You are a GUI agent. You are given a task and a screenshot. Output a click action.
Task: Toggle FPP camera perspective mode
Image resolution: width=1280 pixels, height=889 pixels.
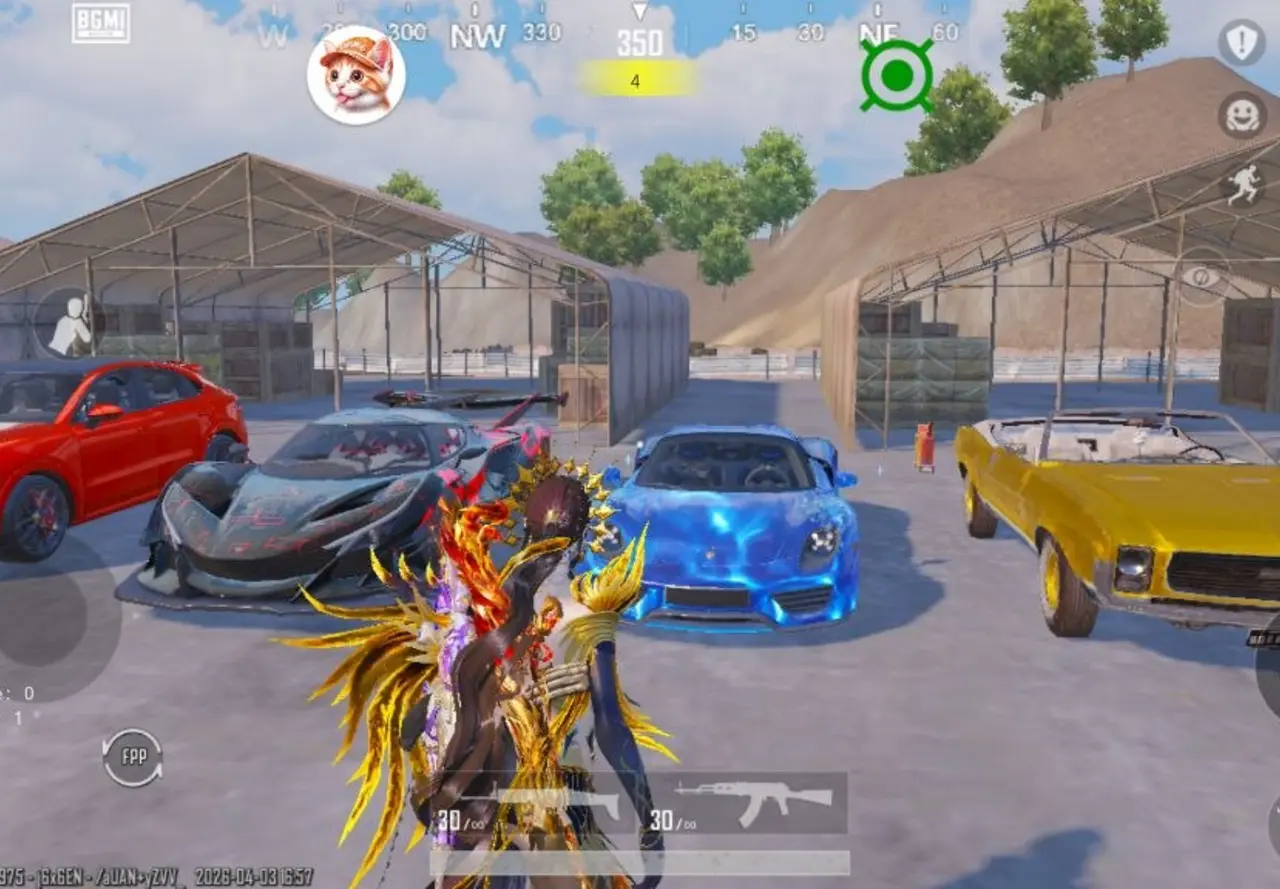click(x=132, y=757)
